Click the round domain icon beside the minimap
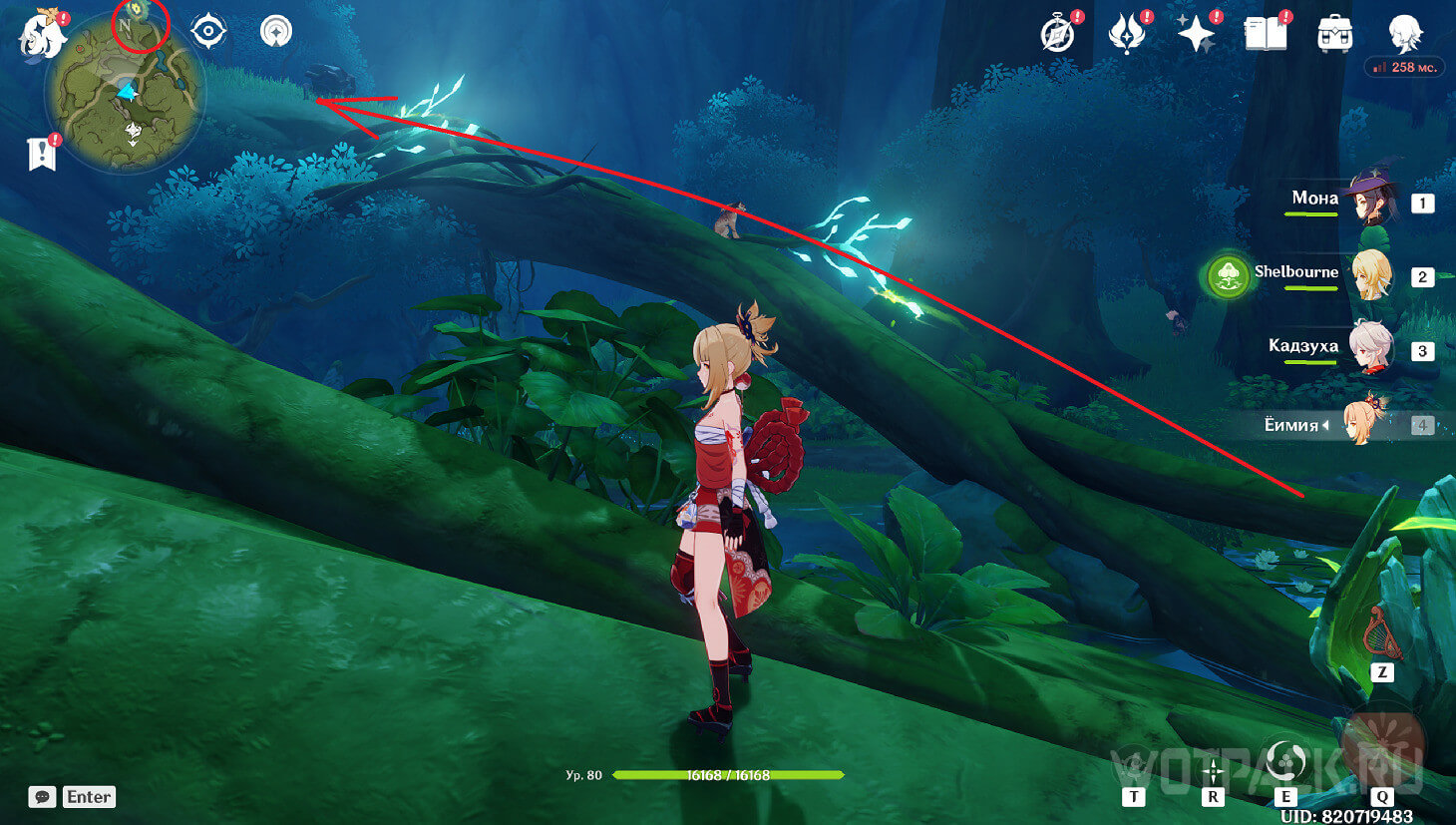1456x825 pixels. coord(276,32)
